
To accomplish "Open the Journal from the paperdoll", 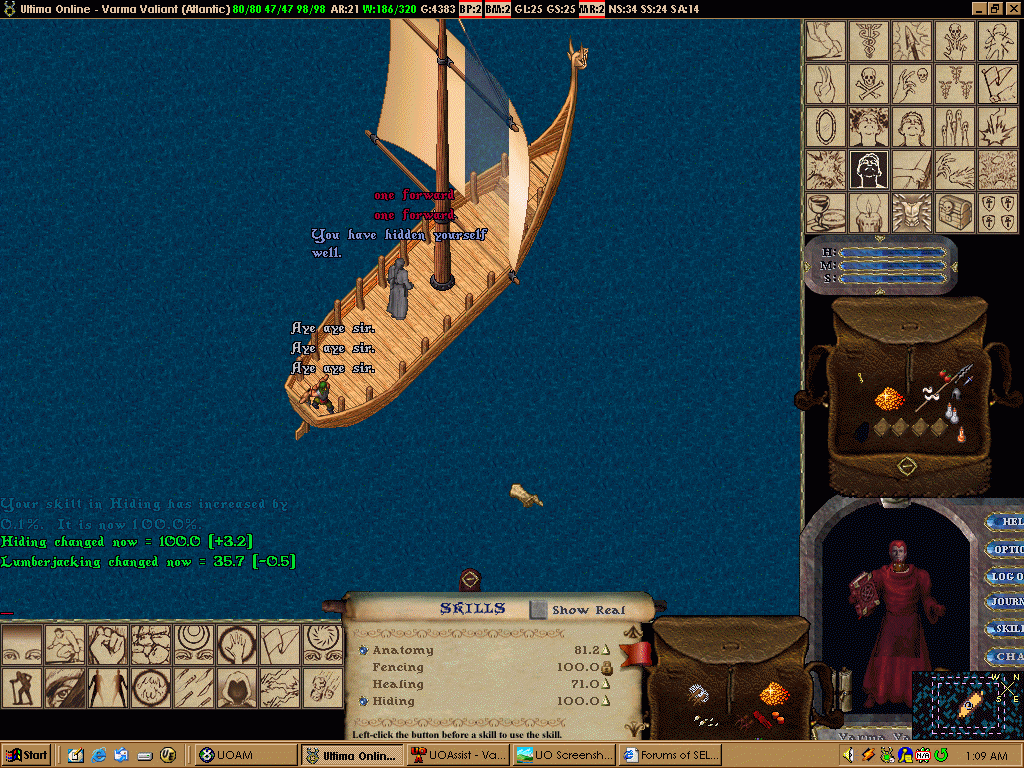I will point(1004,602).
